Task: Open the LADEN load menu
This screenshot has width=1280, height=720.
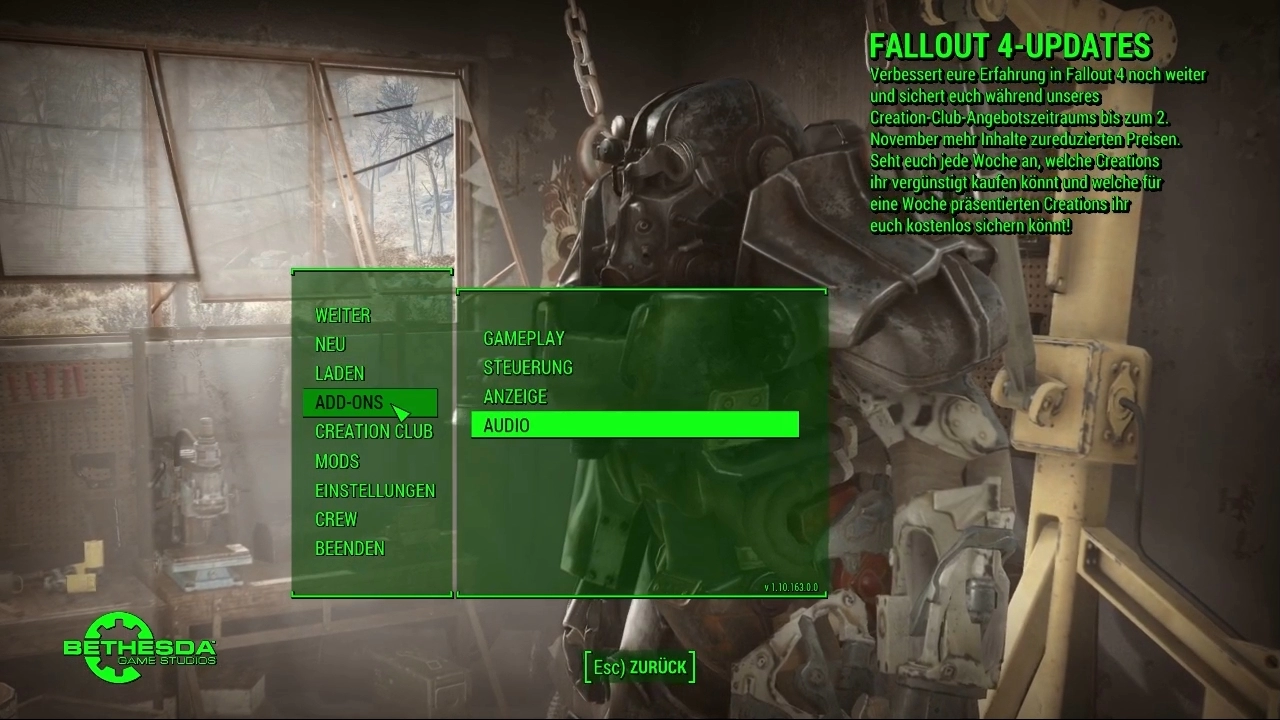Action: pyautogui.click(x=340, y=373)
